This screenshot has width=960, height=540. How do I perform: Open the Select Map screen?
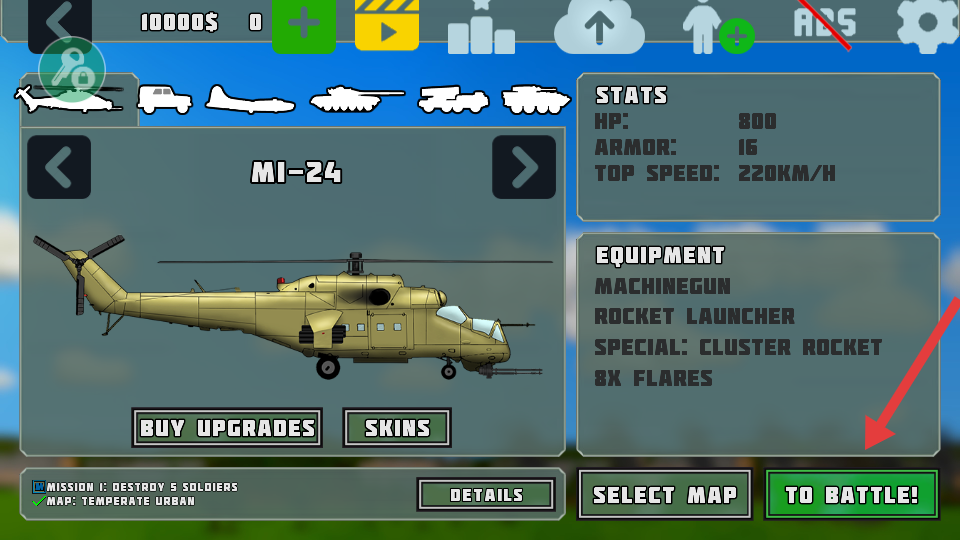pyautogui.click(x=664, y=494)
